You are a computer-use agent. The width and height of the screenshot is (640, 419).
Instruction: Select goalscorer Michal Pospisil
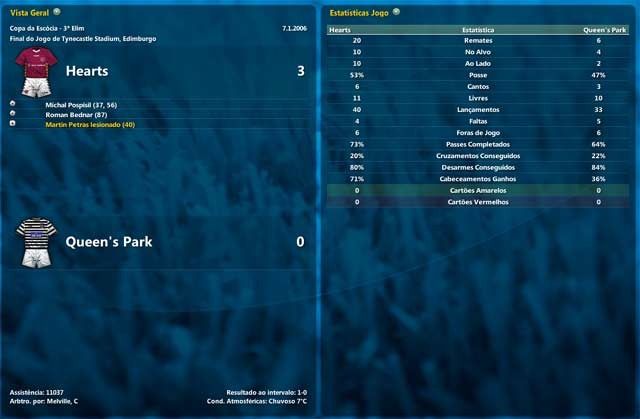(87, 103)
